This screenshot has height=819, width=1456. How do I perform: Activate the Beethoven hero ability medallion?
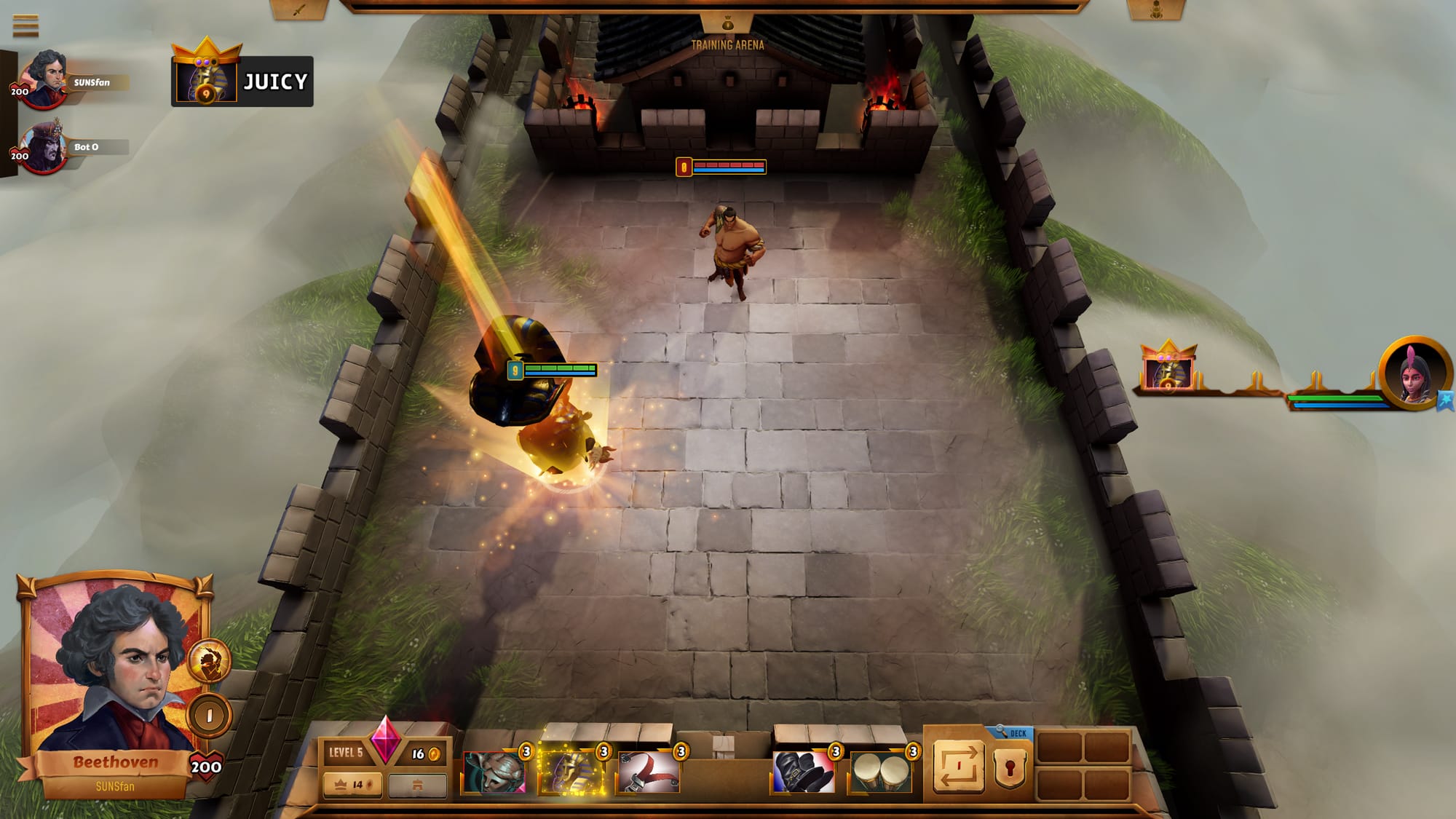pyautogui.click(x=210, y=660)
